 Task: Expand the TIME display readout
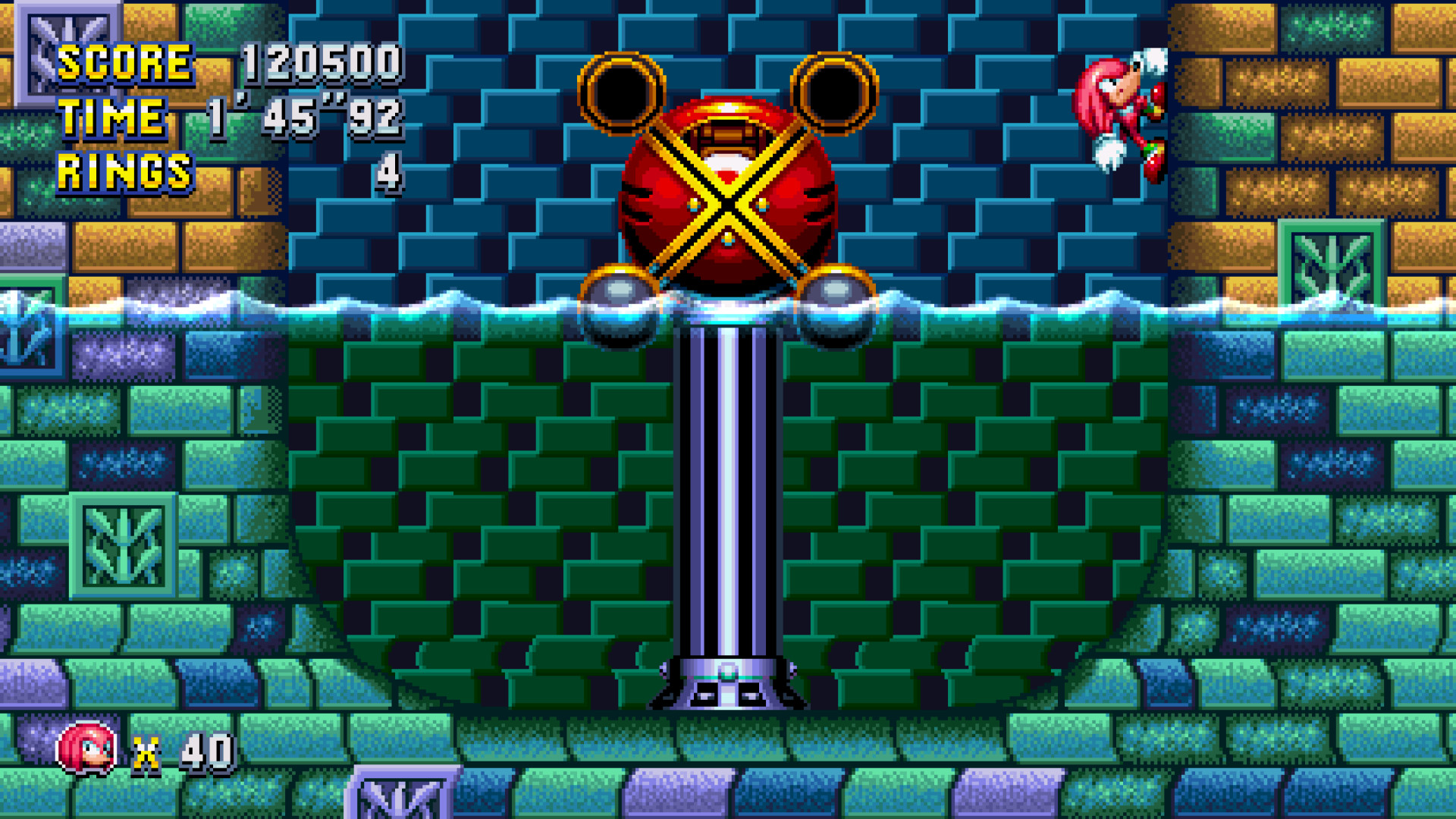pyautogui.click(x=303, y=118)
